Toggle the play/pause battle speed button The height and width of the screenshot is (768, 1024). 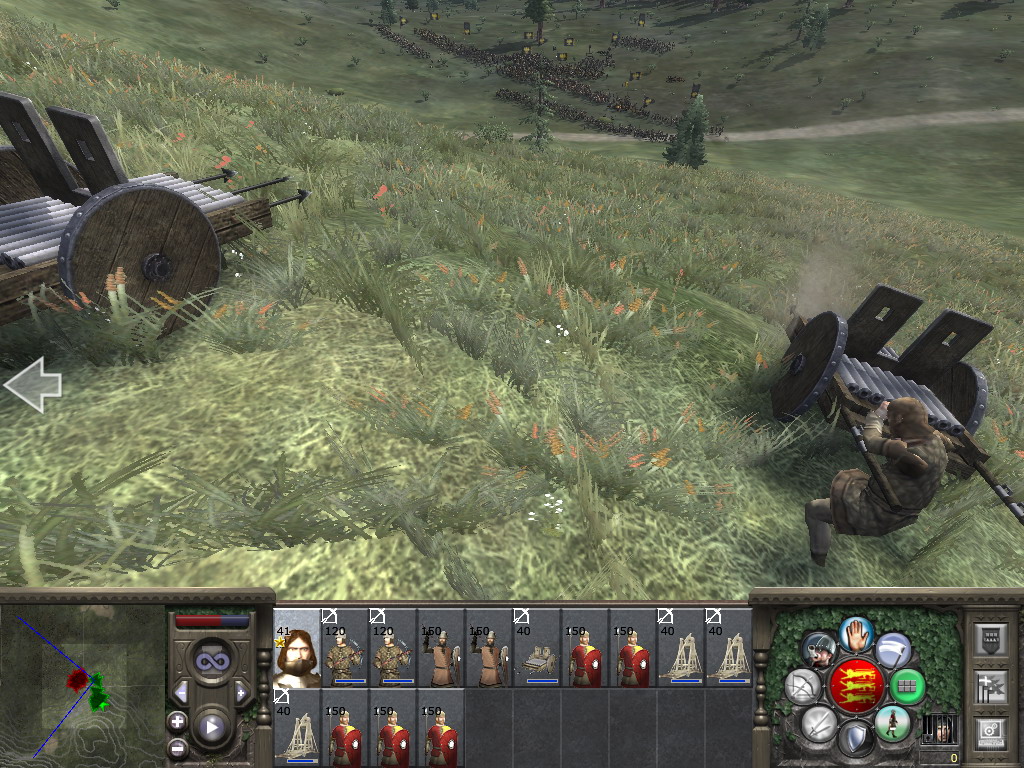click(x=211, y=727)
